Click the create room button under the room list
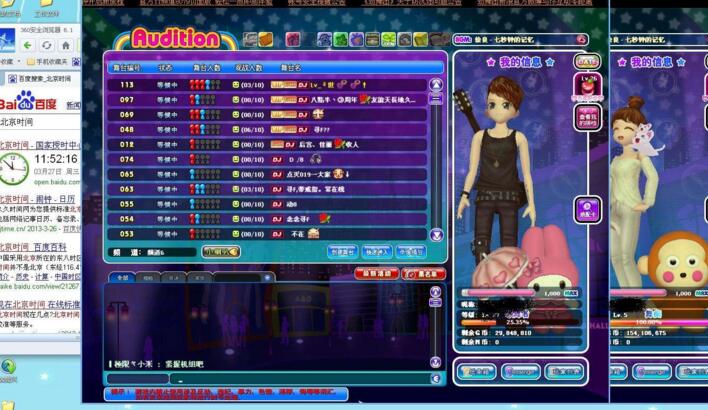 343,253
